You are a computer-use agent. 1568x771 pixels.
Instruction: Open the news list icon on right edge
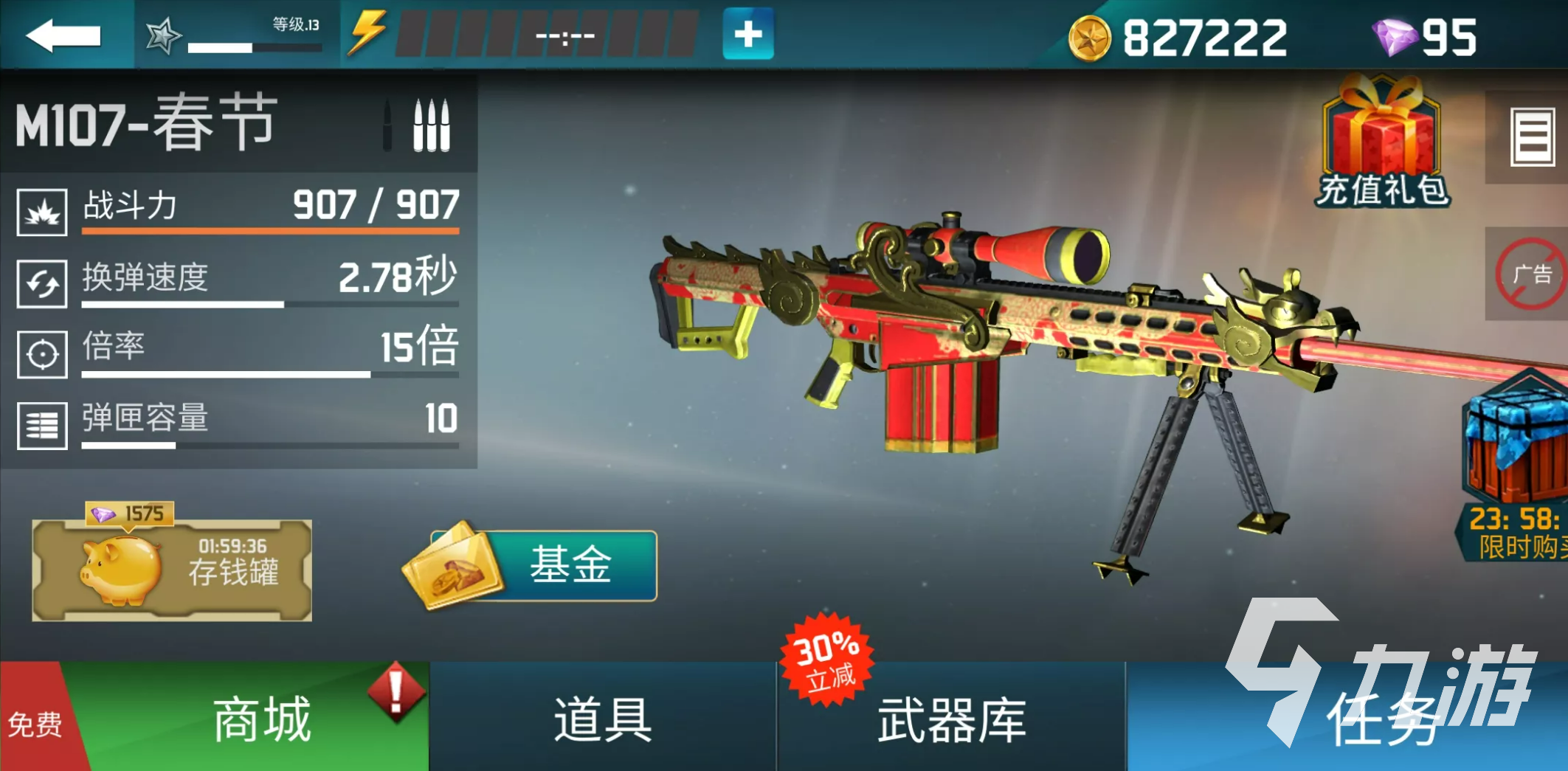click(1533, 136)
